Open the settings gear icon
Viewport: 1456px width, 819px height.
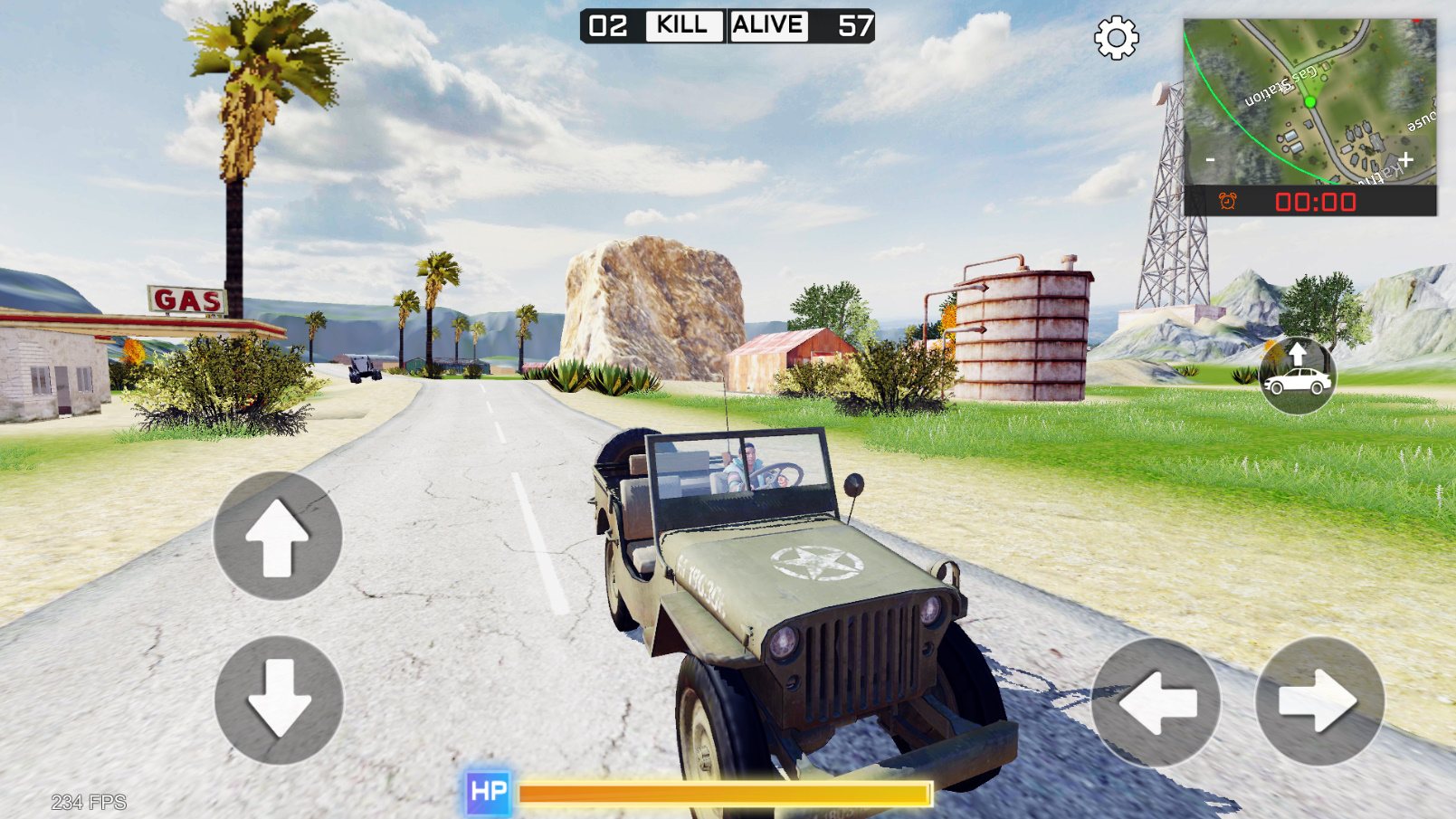[1115, 38]
